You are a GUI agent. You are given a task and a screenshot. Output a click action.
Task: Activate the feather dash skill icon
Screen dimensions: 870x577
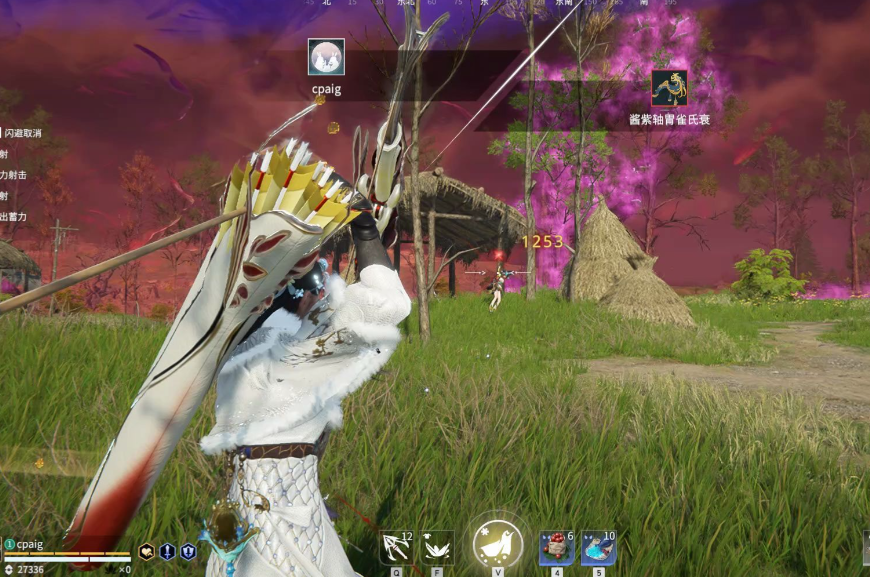[x=437, y=548]
